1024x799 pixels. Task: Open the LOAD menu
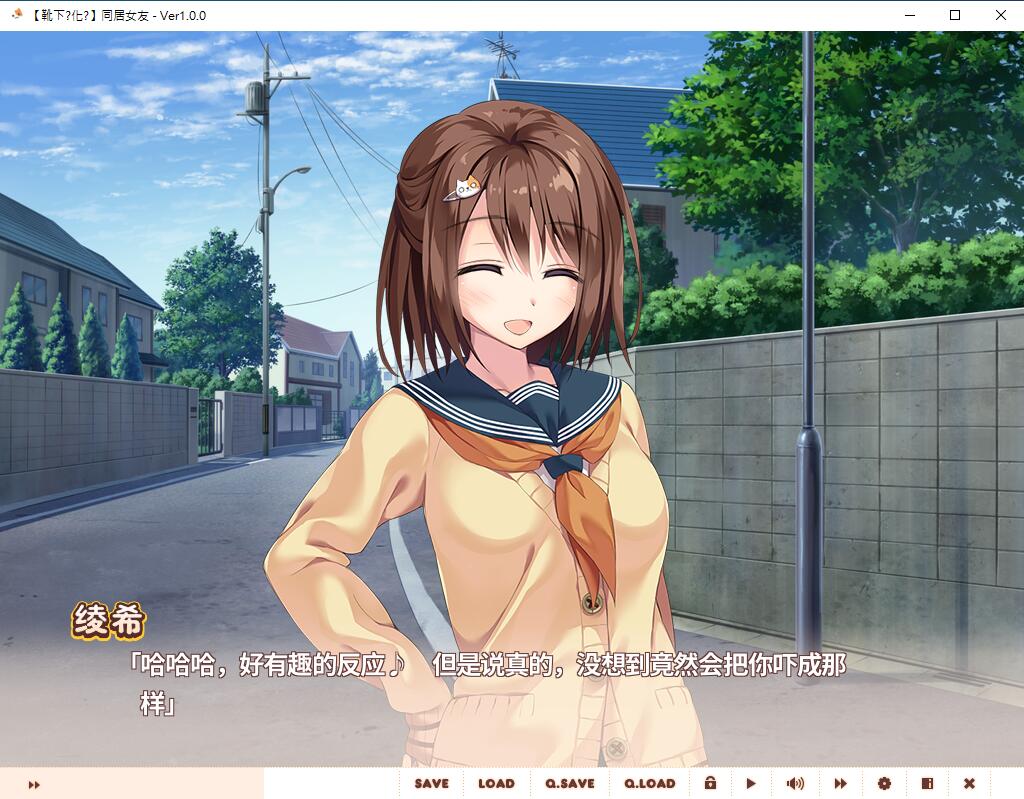pyautogui.click(x=496, y=784)
